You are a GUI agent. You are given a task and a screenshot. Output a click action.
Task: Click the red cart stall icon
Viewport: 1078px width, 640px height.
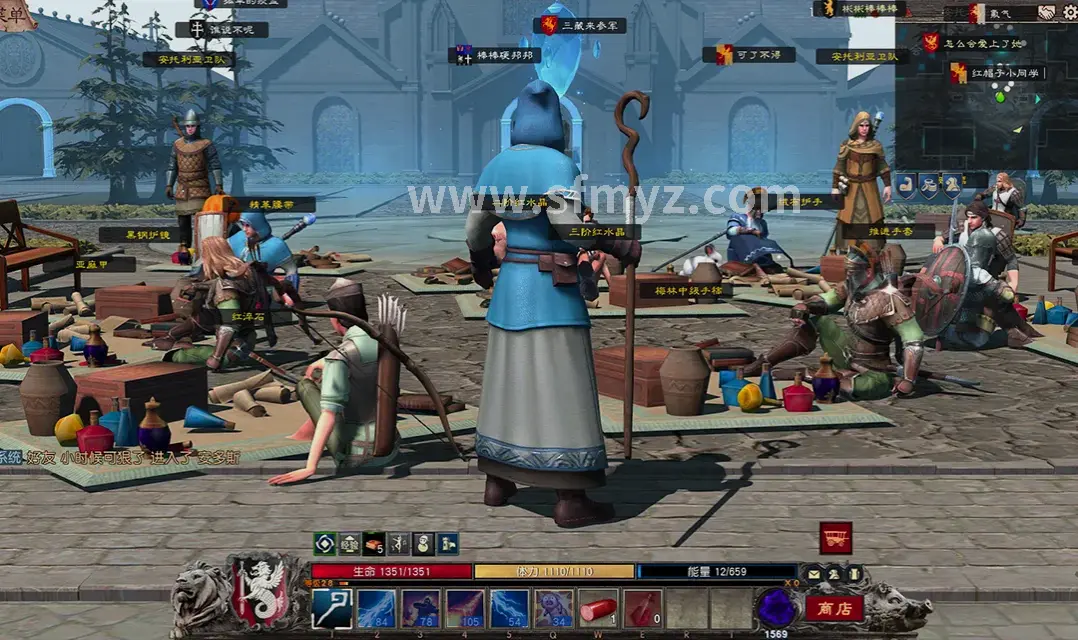(x=835, y=538)
